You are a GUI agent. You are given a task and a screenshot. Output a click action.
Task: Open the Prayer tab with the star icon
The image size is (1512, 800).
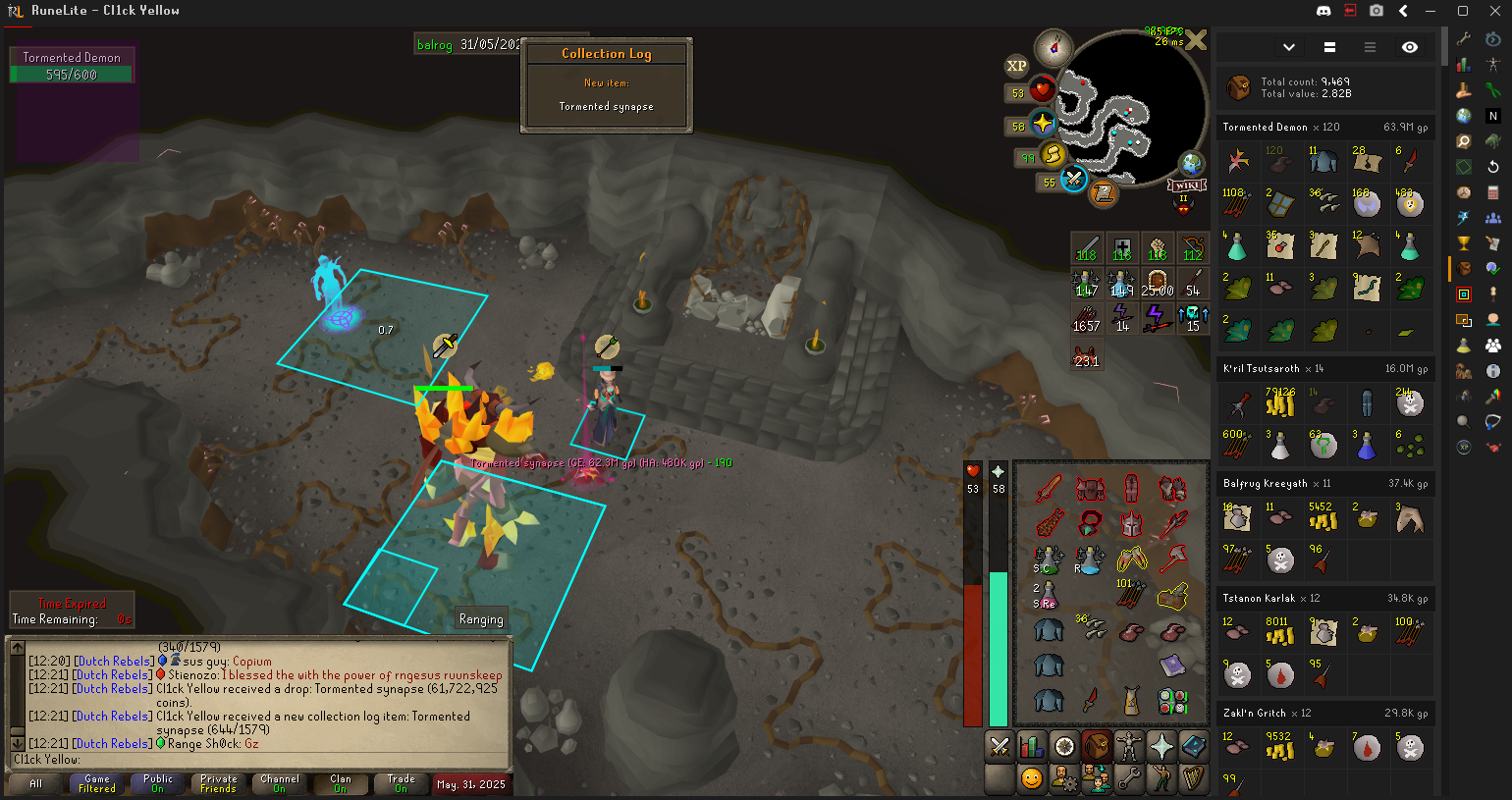click(x=1161, y=747)
